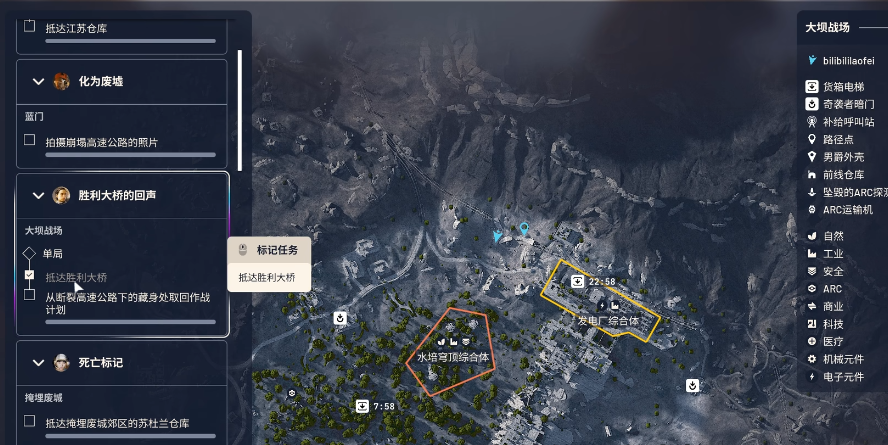Collapse the 死亡标记 quest section
888x445 pixels.
(39, 362)
